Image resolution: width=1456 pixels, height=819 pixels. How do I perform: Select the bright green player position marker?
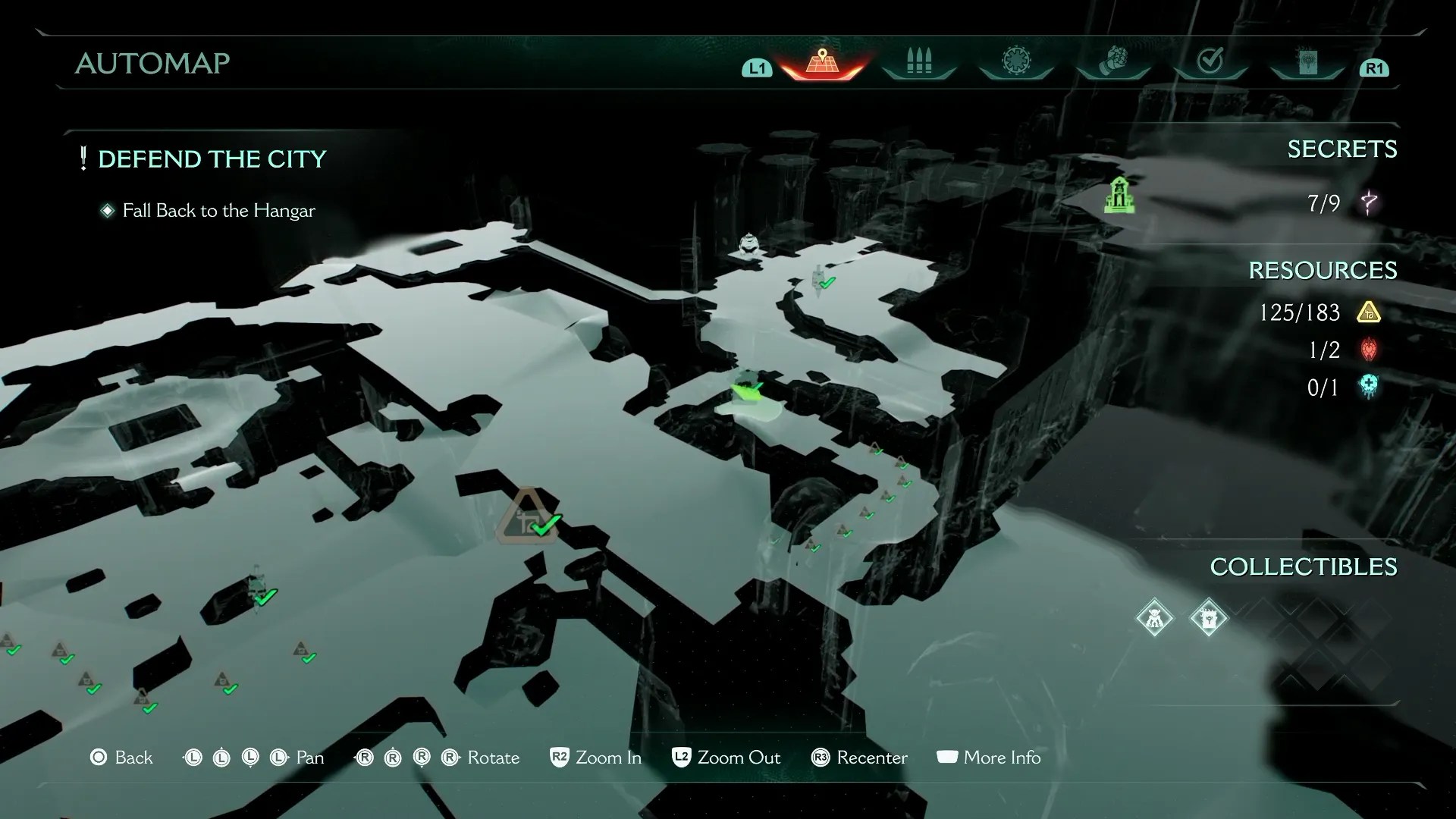pyautogui.click(x=748, y=388)
